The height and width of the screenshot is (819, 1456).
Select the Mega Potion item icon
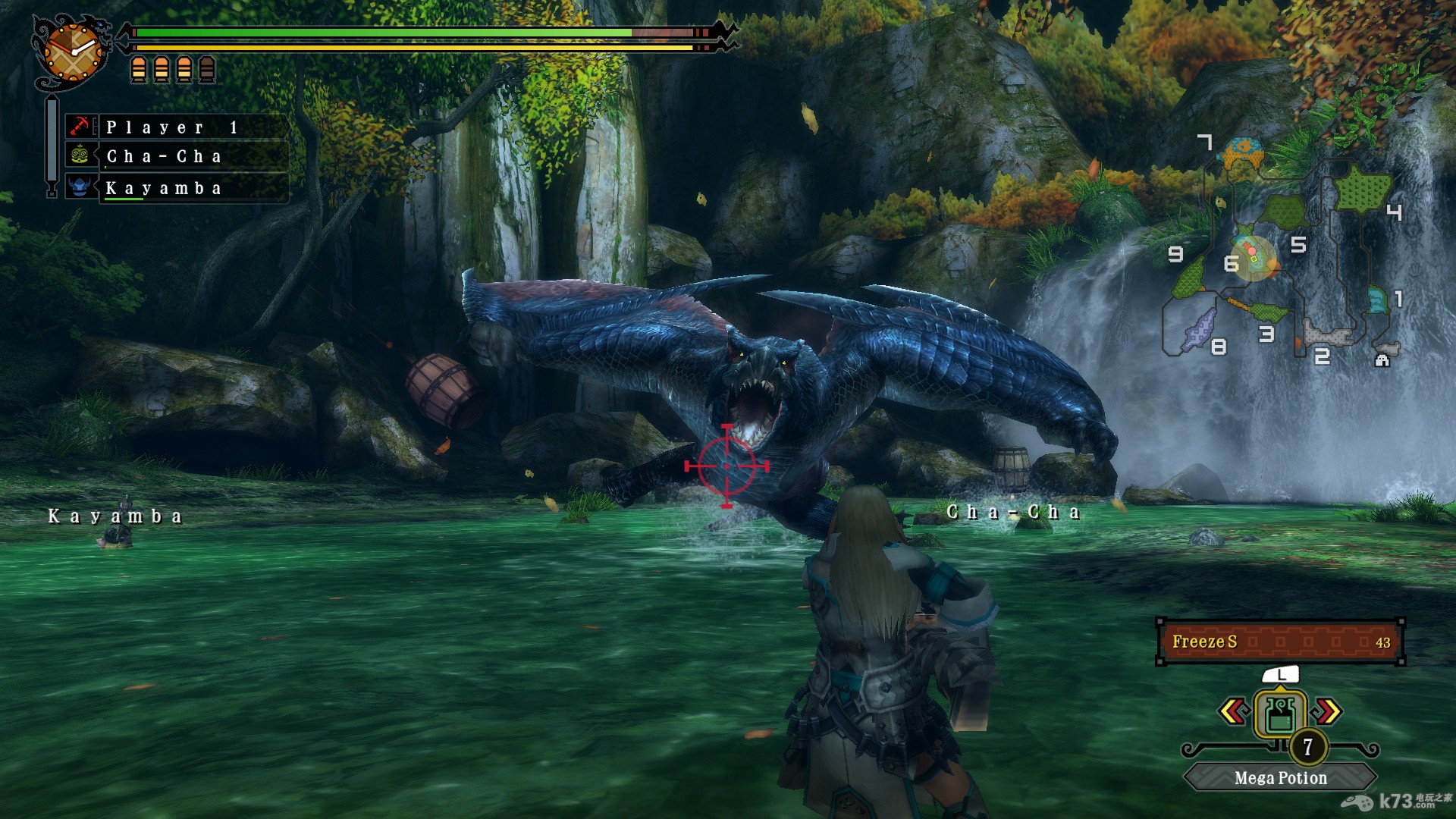(x=1280, y=714)
